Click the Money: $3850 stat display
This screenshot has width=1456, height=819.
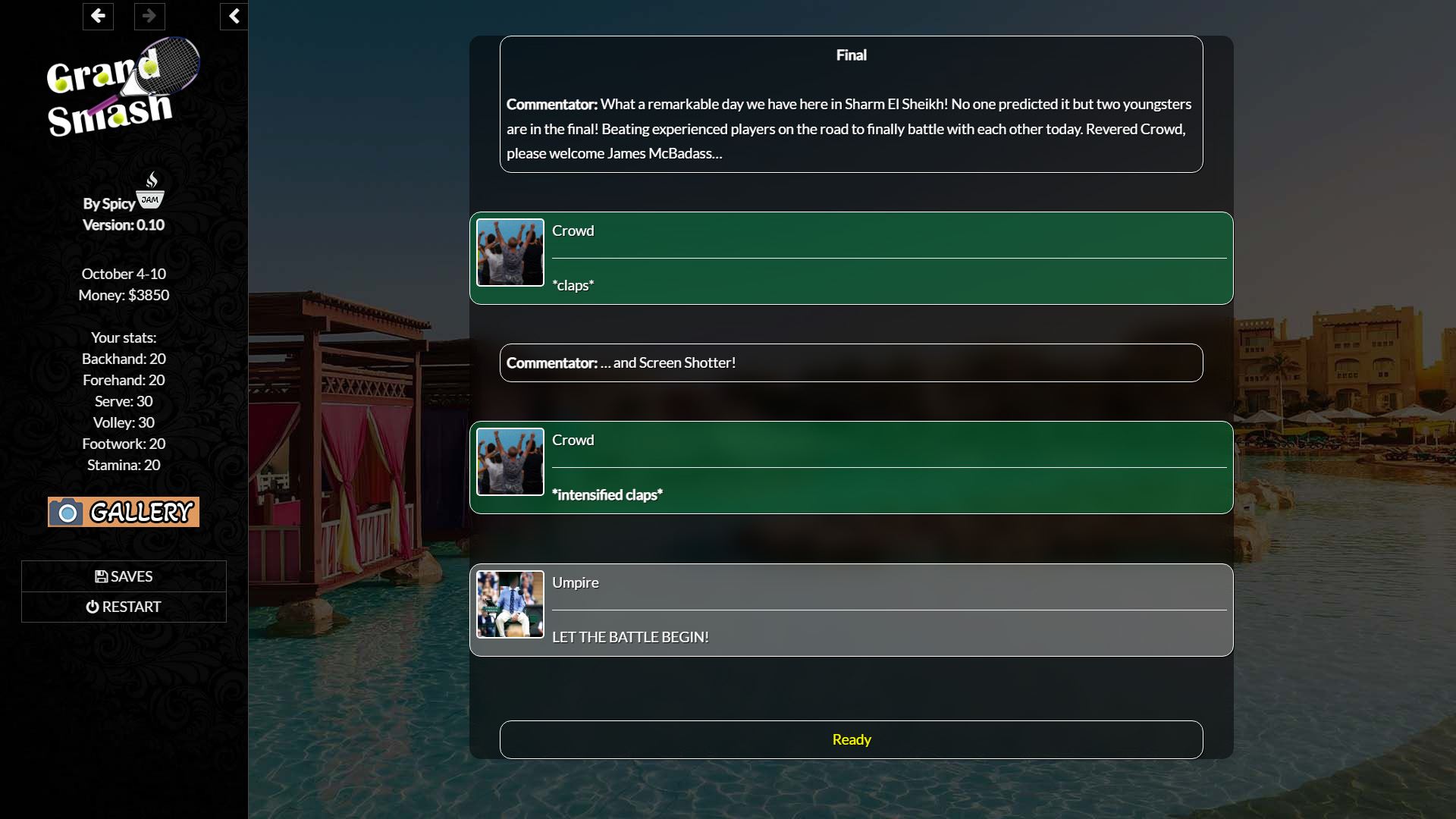(124, 295)
